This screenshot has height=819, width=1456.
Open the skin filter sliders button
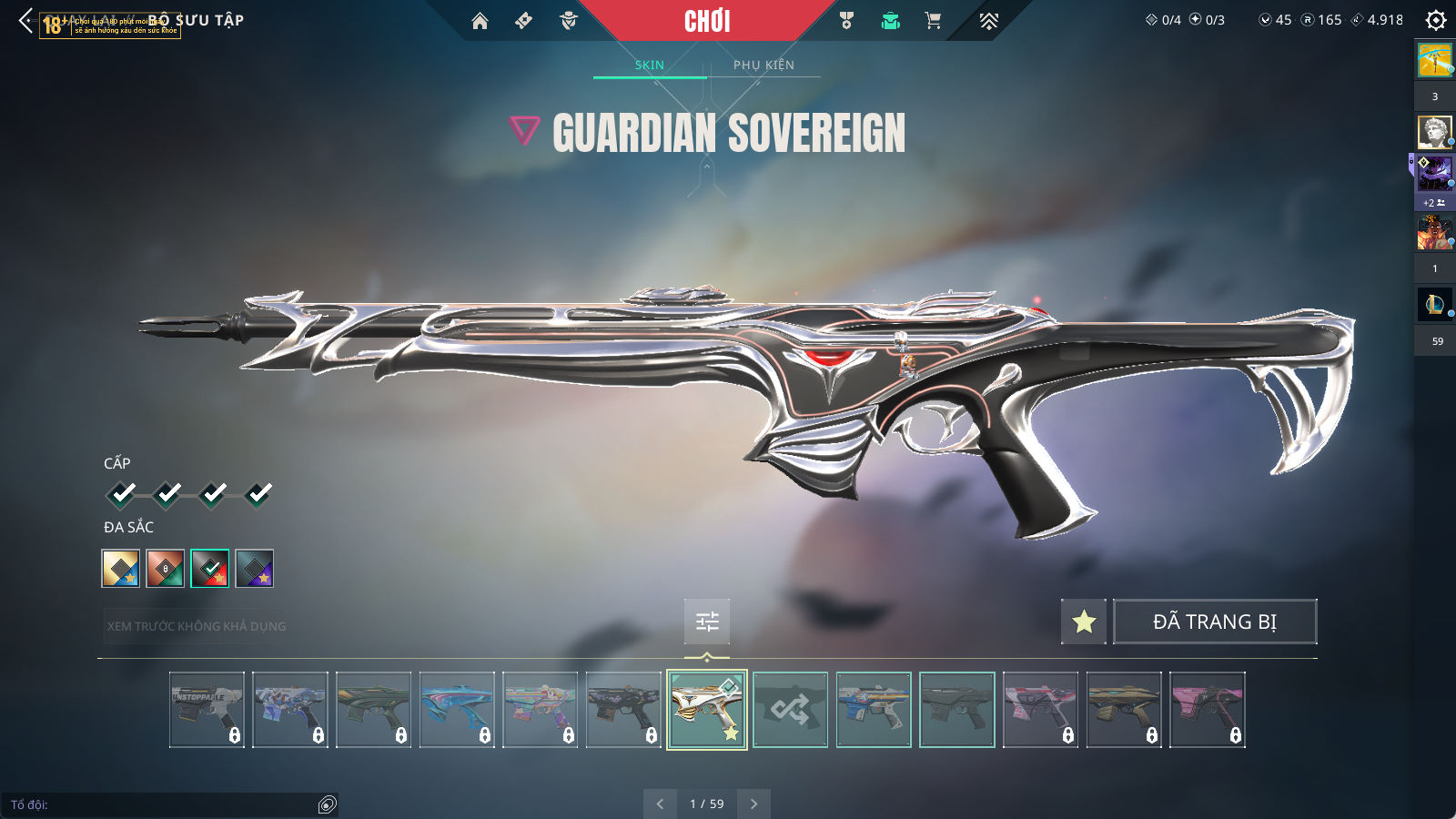click(707, 622)
